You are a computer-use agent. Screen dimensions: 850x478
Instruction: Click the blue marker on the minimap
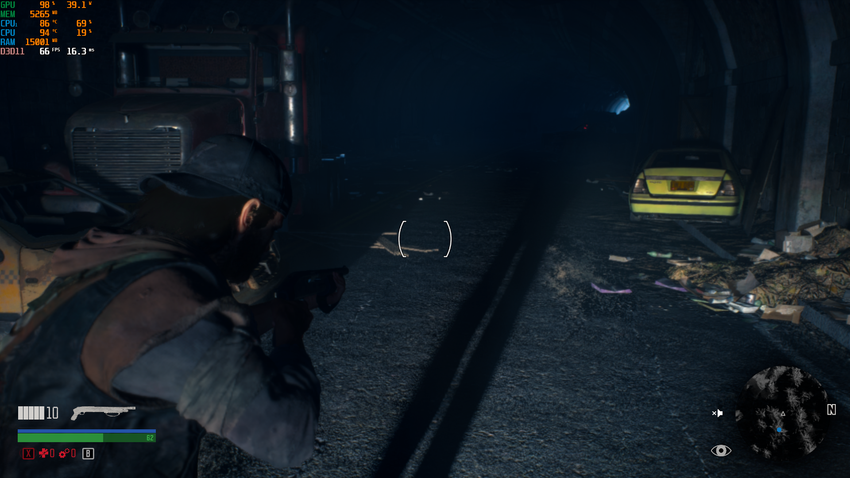tap(779, 428)
